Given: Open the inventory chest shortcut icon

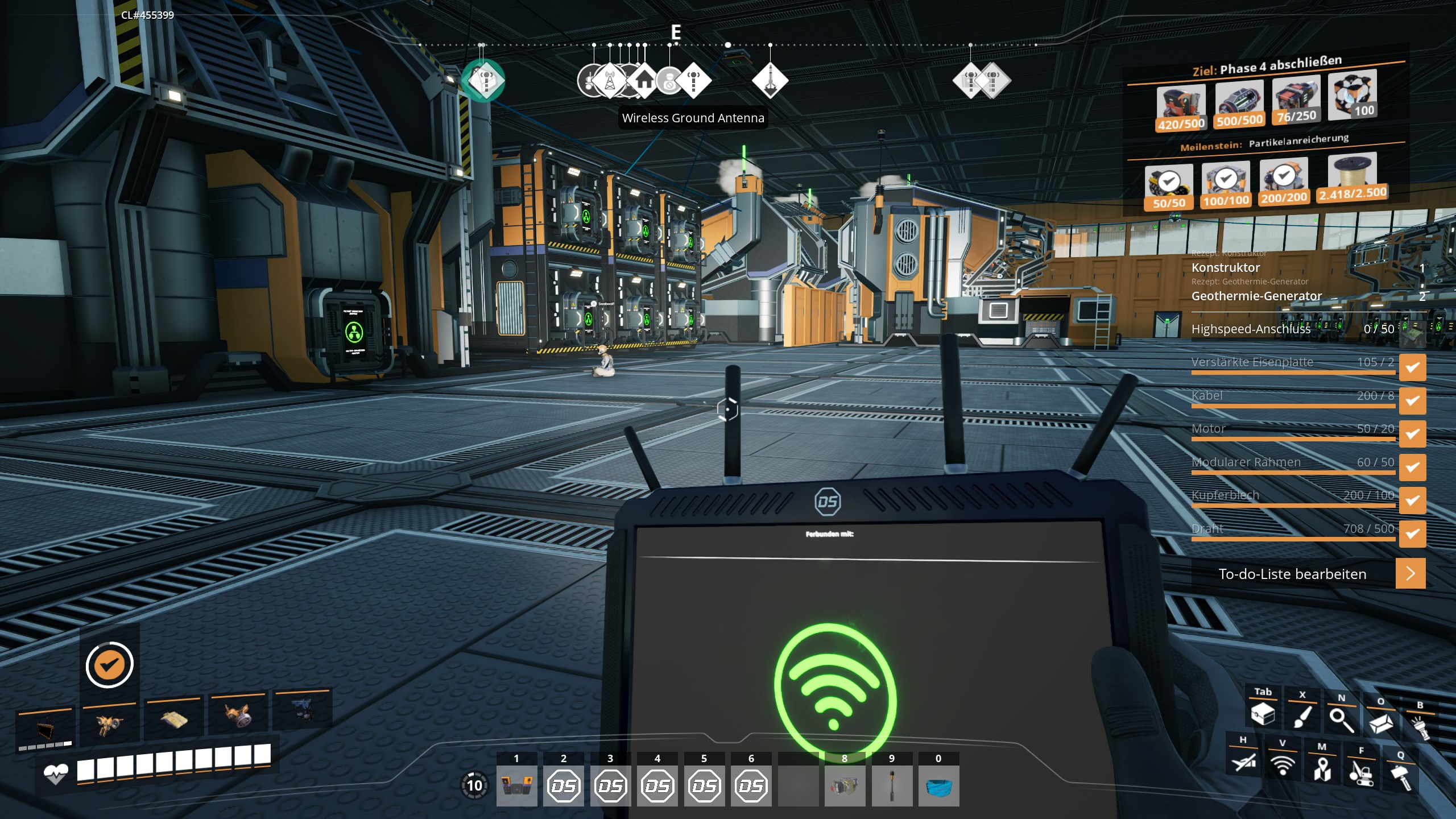Looking at the screenshot, I should [1263, 714].
